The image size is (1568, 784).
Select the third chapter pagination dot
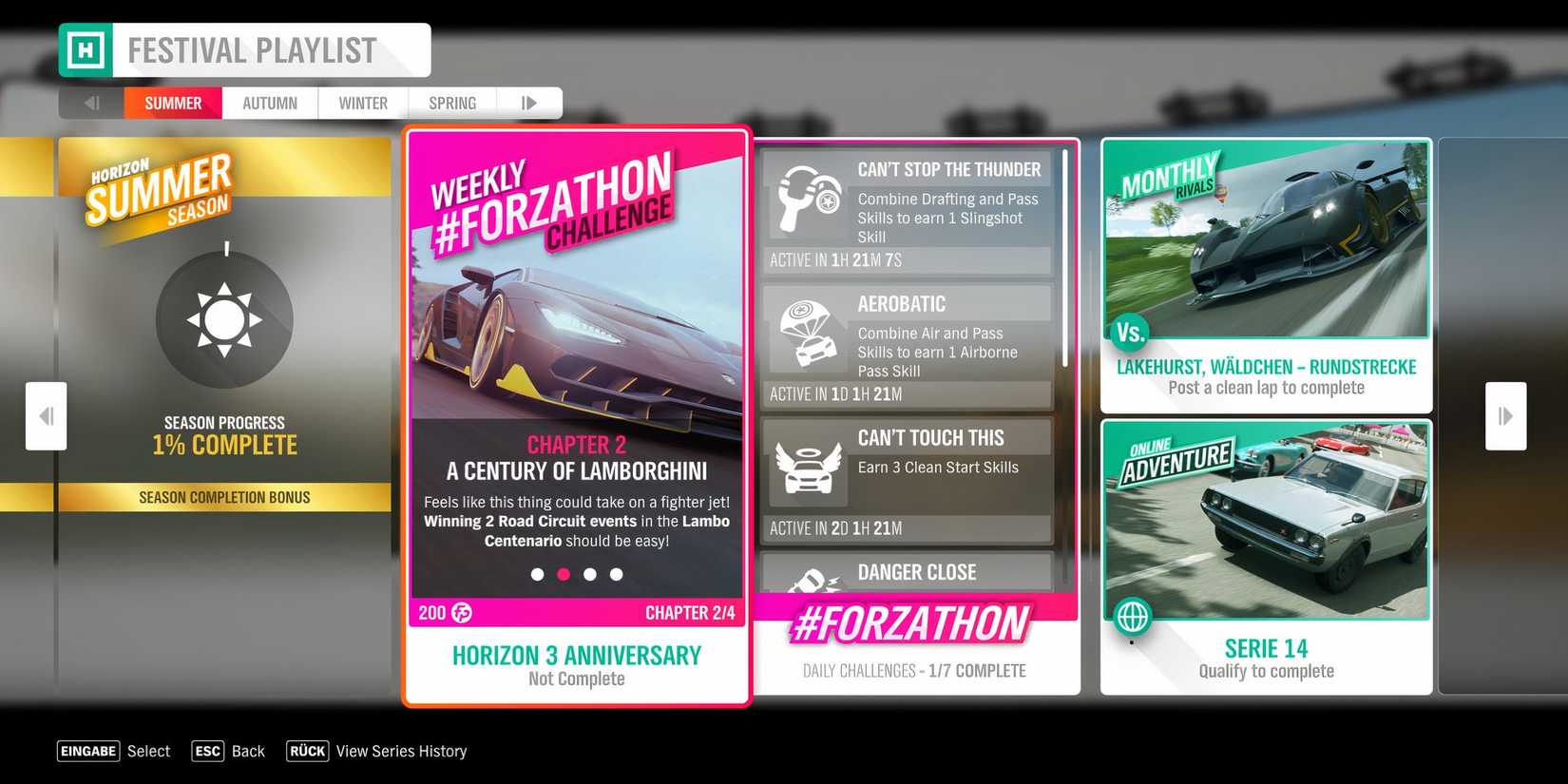pyautogui.click(x=590, y=574)
